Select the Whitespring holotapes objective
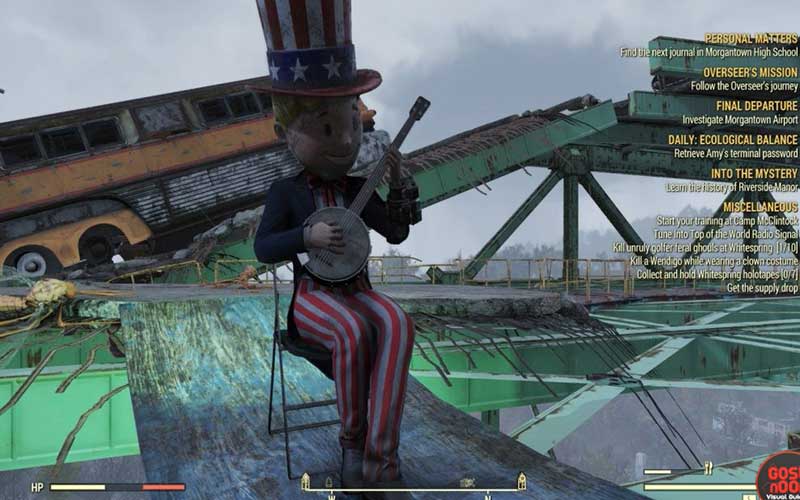Viewport: 800px width, 500px height. pyautogui.click(x=716, y=274)
